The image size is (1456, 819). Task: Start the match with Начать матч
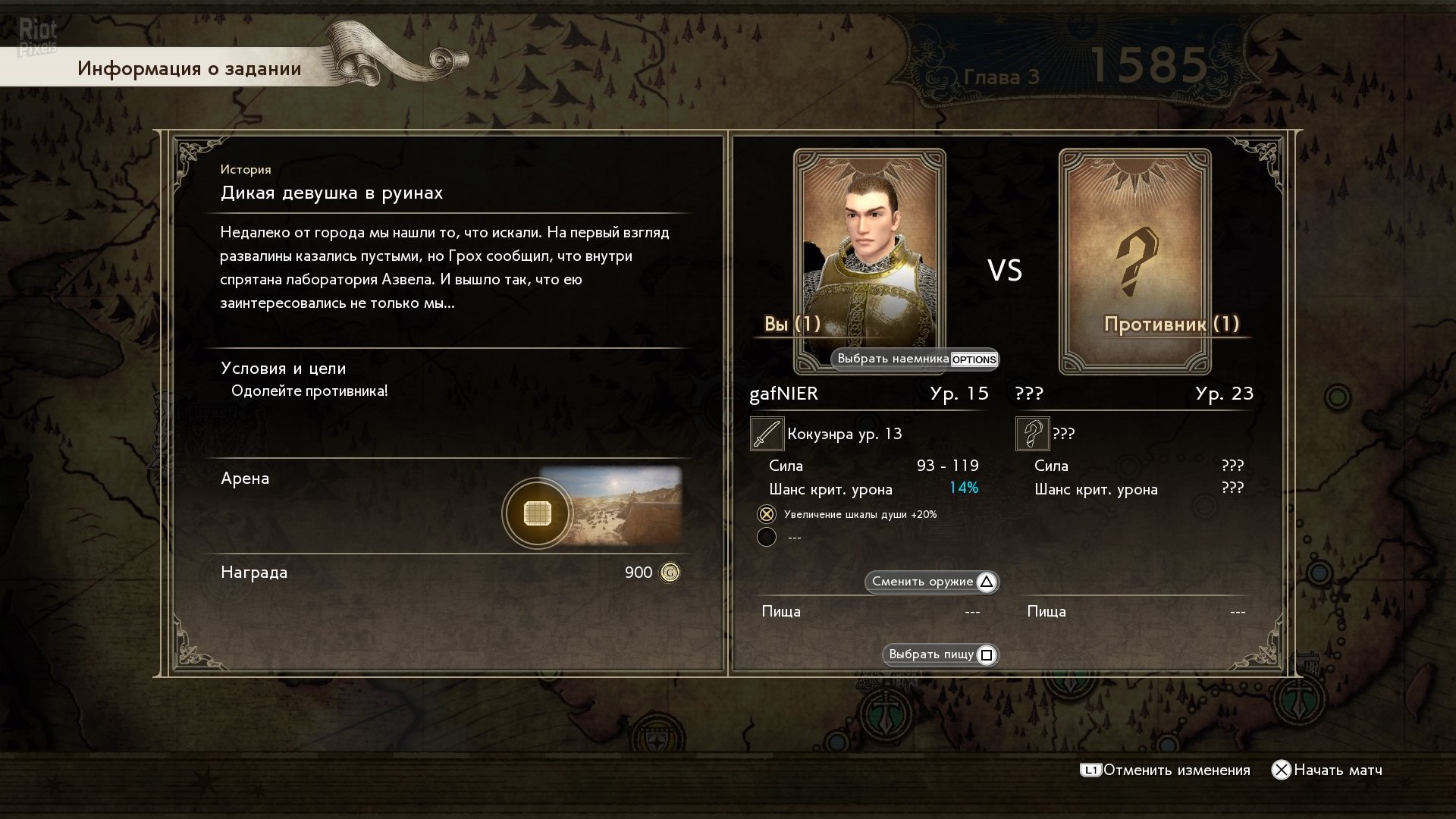(1327, 770)
